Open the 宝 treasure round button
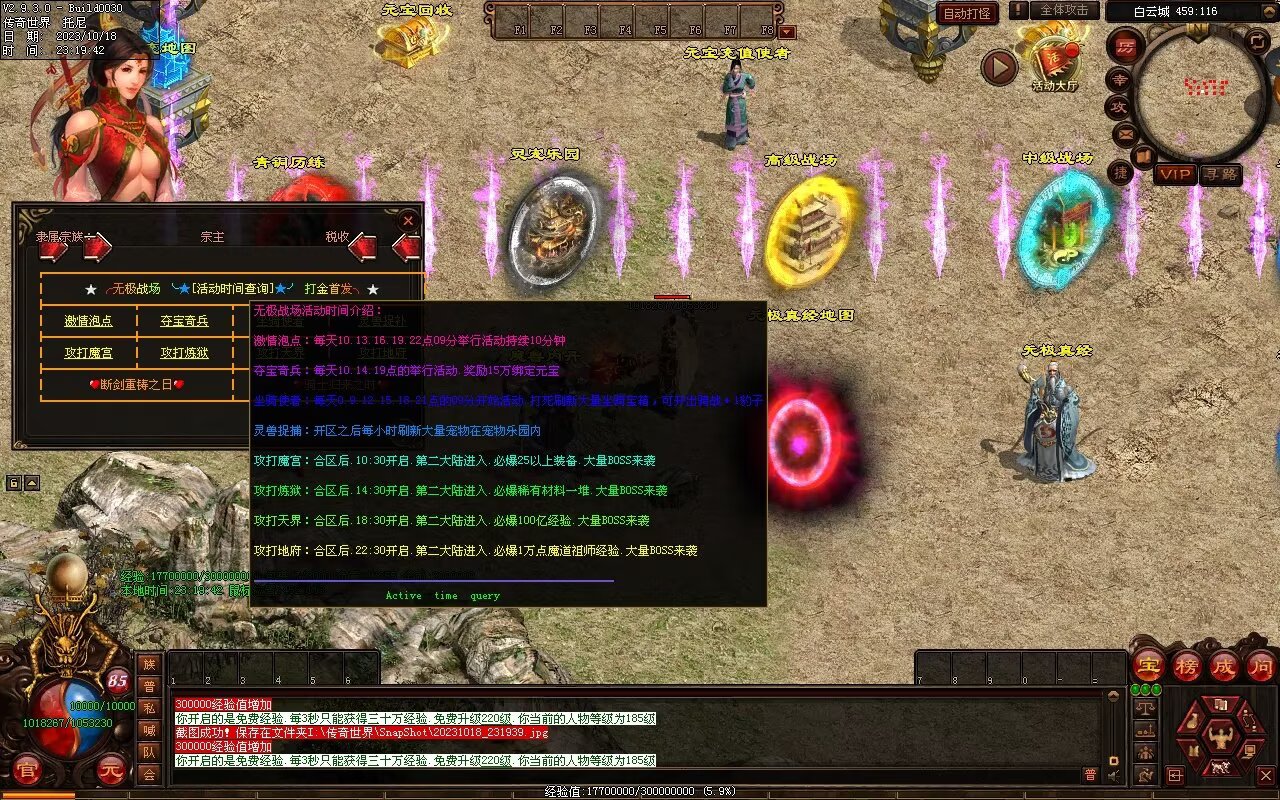This screenshot has height=800, width=1280. tap(1149, 665)
